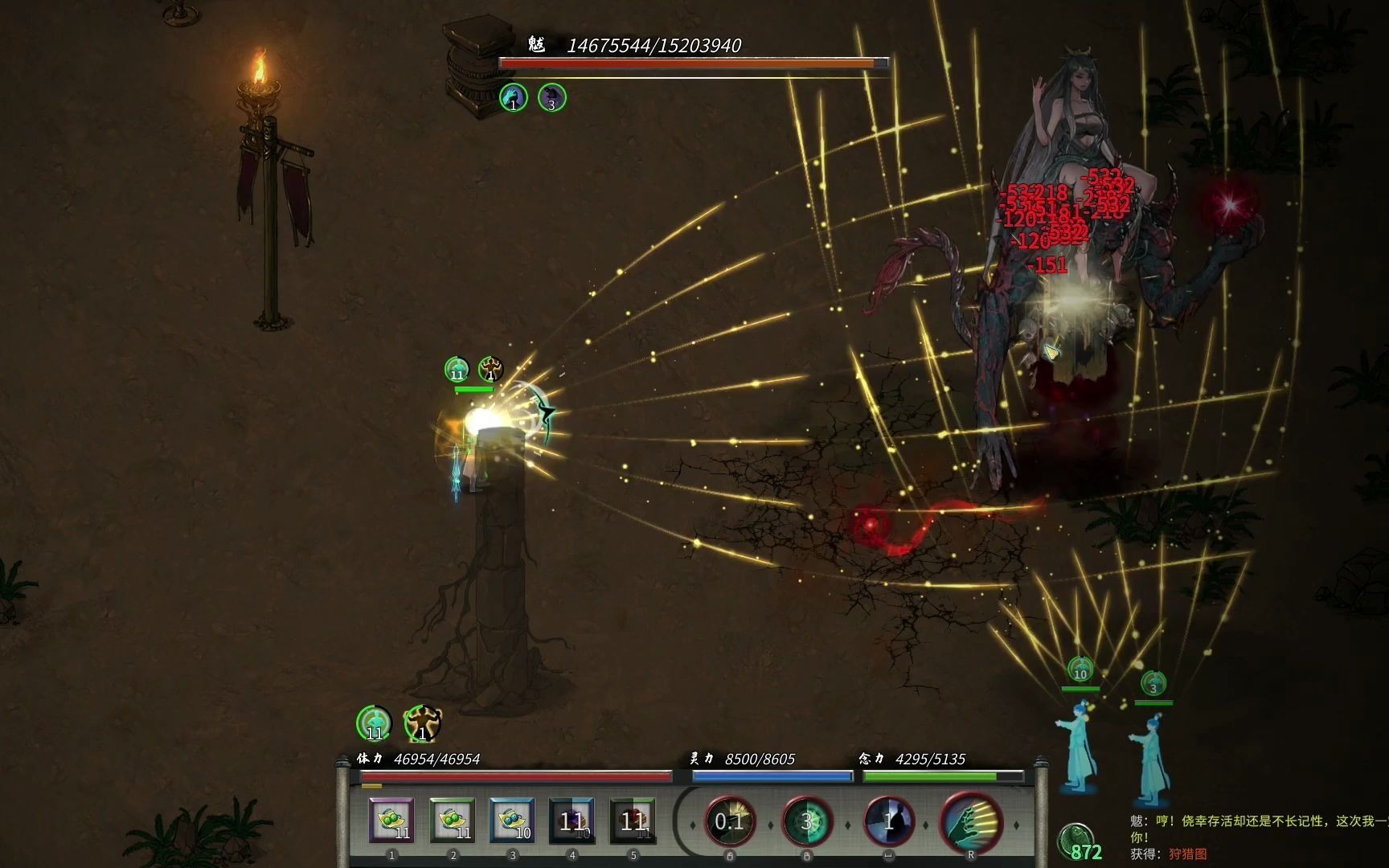Image resolution: width=1389 pixels, height=868 pixels.
Task: Use the blue-framed pill item in slot 3
Action: [x=513, y=821]
